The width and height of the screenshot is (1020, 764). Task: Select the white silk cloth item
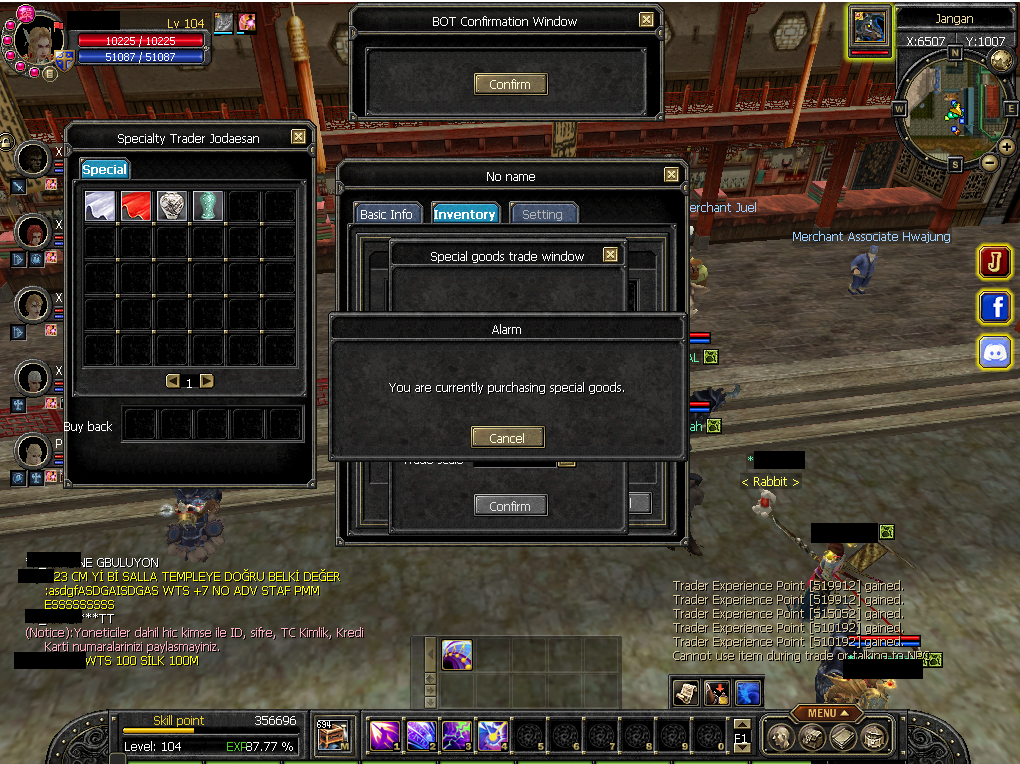point(100,206)
